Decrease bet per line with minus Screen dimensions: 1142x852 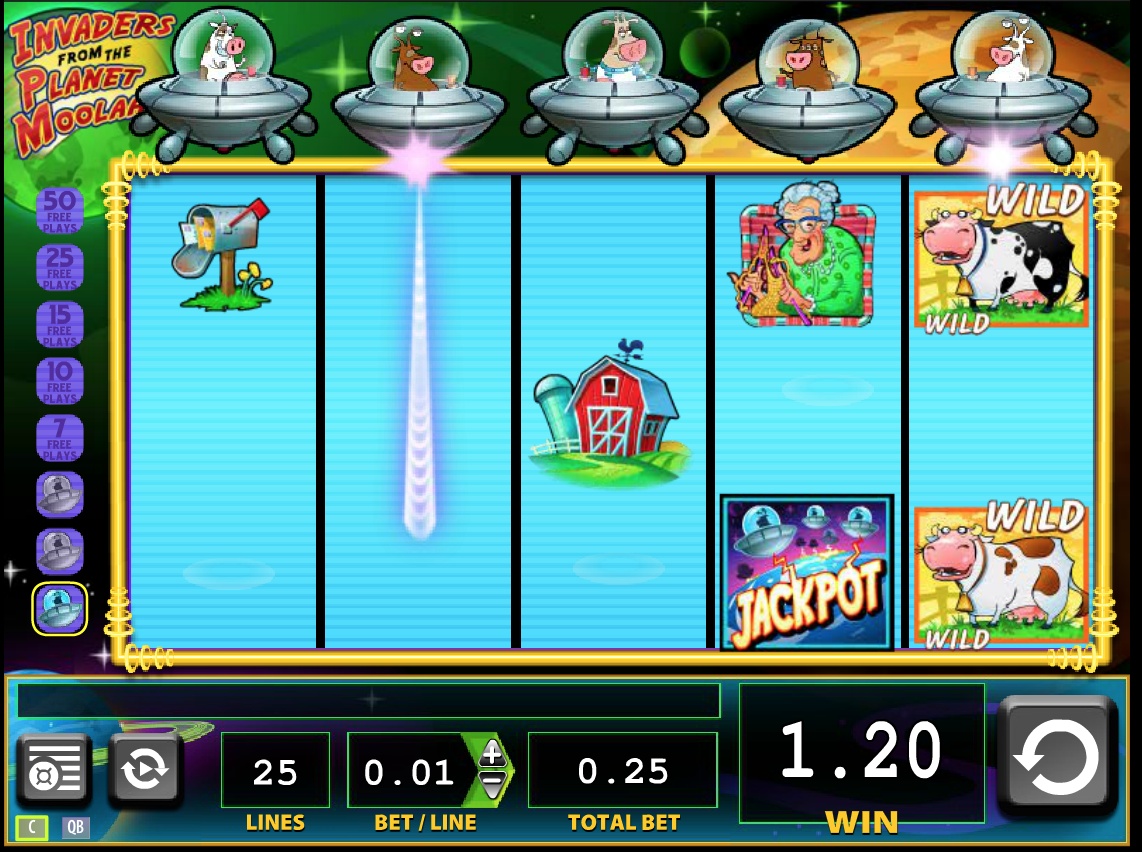[x=492, y=785]
